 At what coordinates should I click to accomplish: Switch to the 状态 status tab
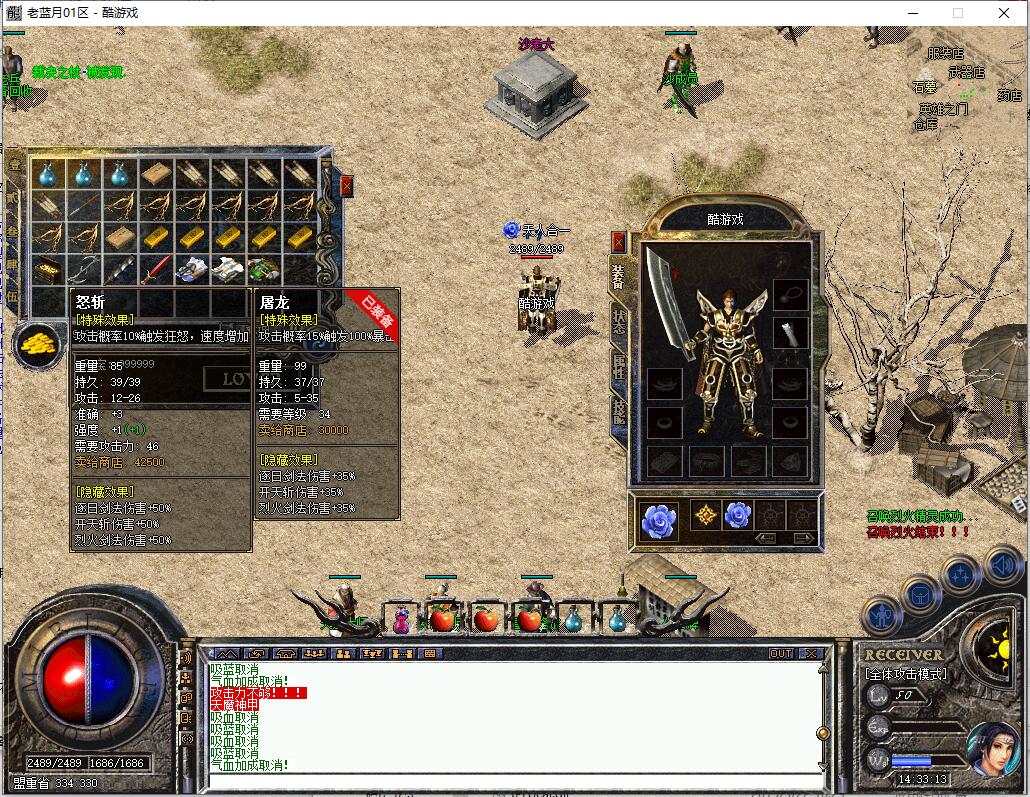[x=618, y=319]
